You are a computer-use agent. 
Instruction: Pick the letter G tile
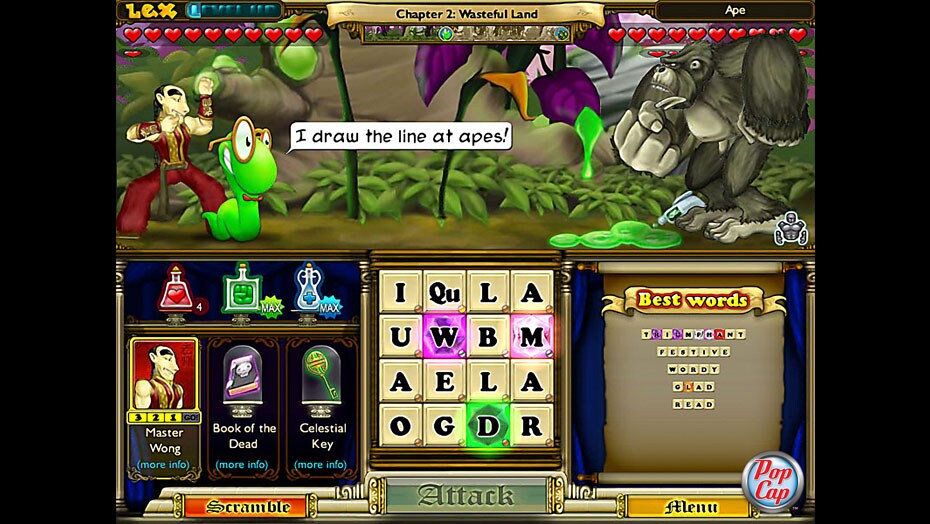point(444,426)
